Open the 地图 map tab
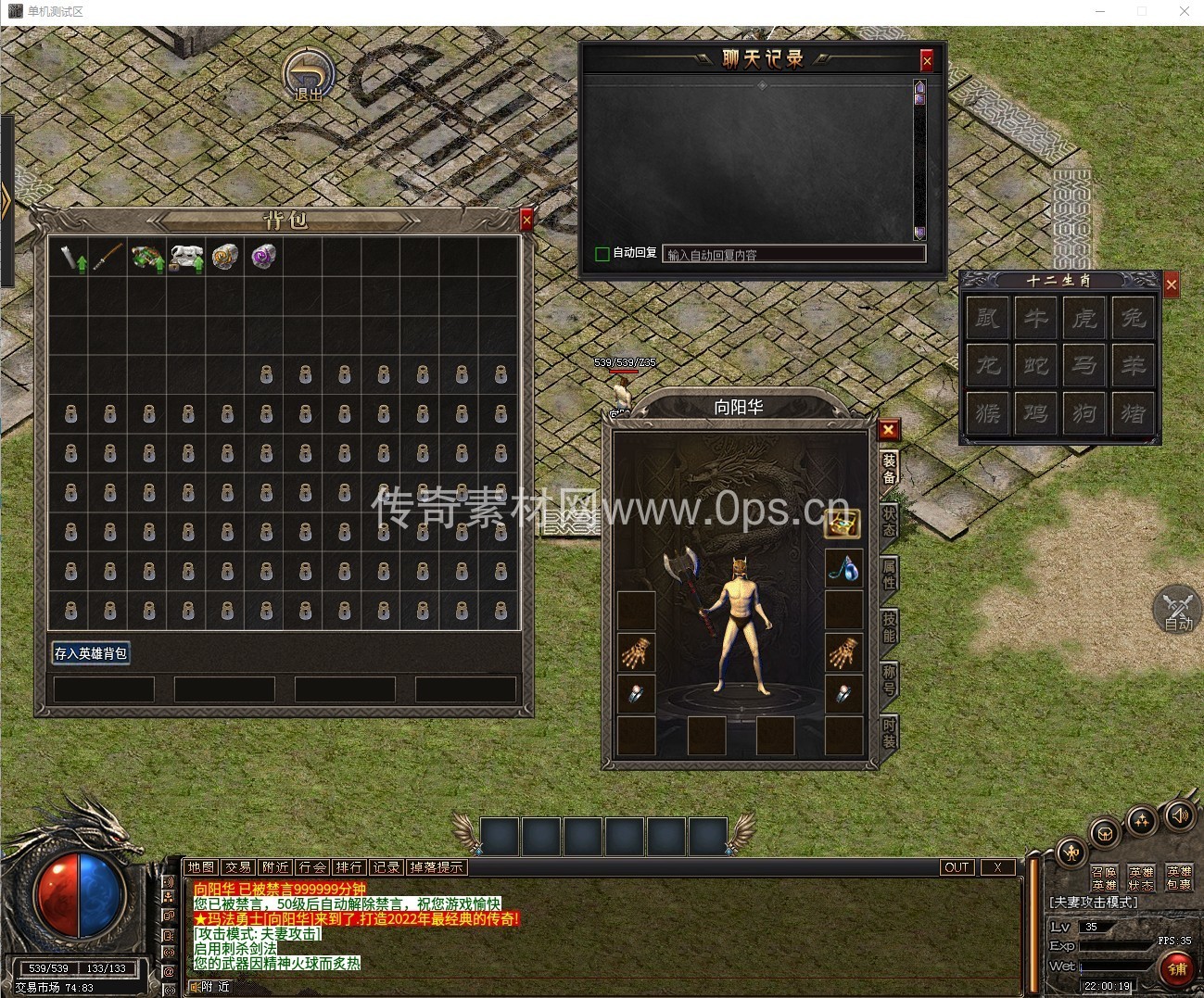This screenshot has width=1204, height=998. (200, 867)
